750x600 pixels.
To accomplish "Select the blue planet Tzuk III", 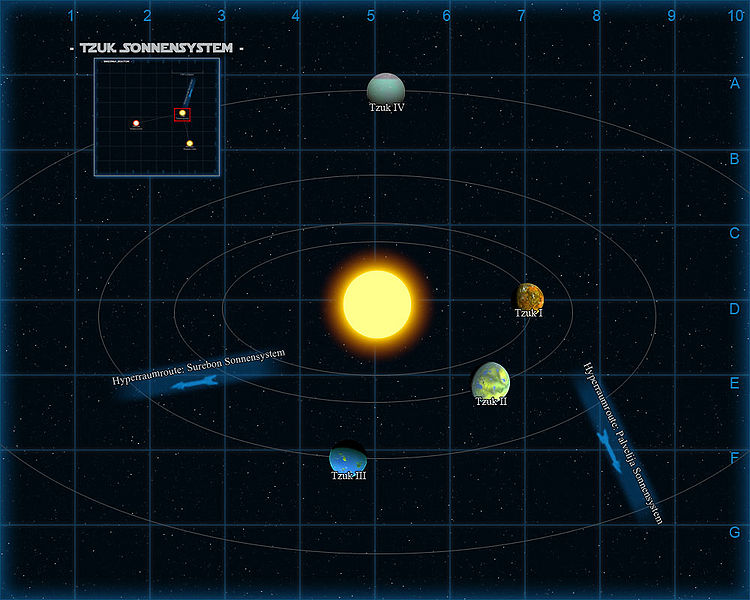I will click(348, 458).
